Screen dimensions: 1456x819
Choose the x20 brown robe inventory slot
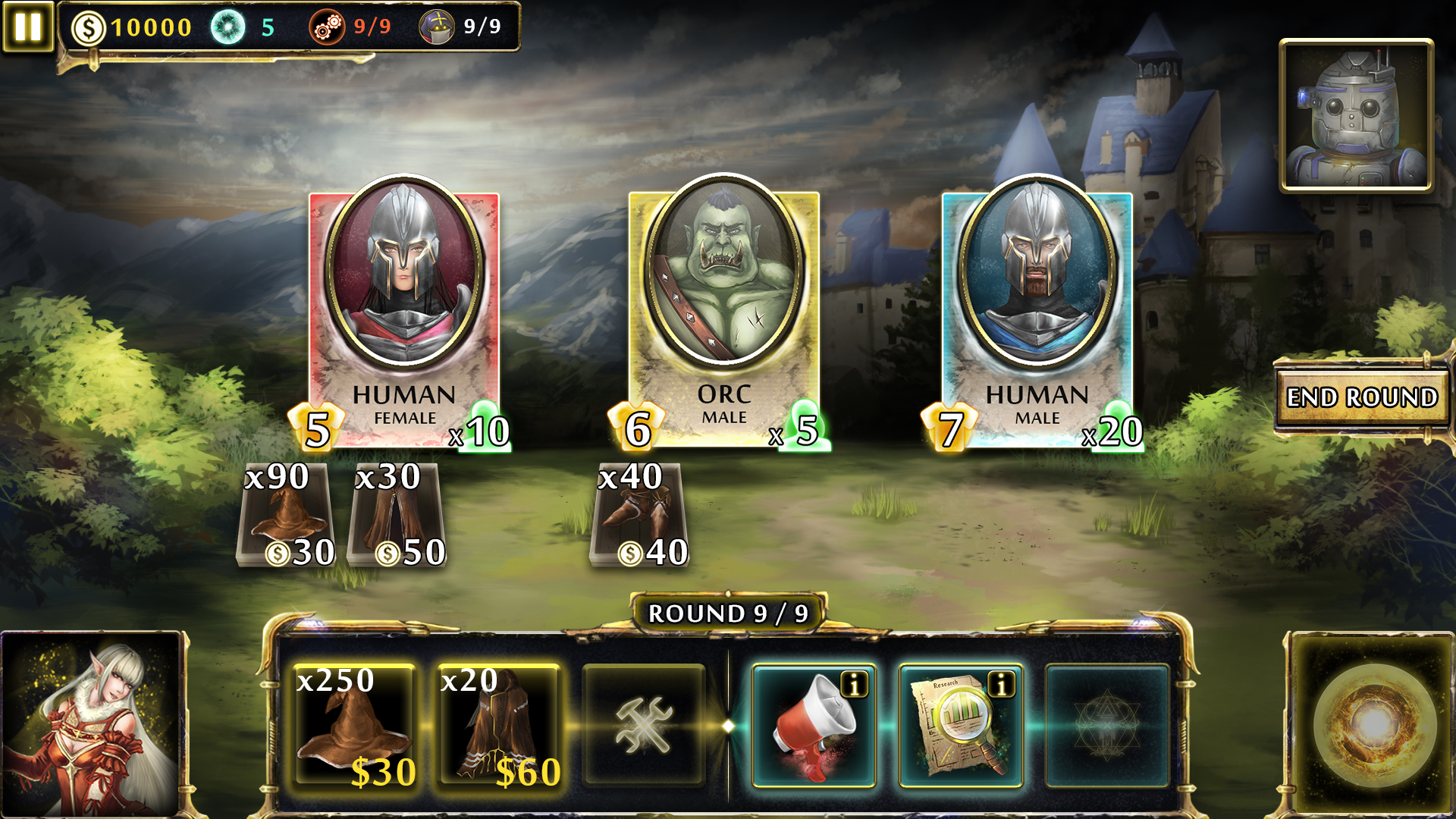click(498, 726)
